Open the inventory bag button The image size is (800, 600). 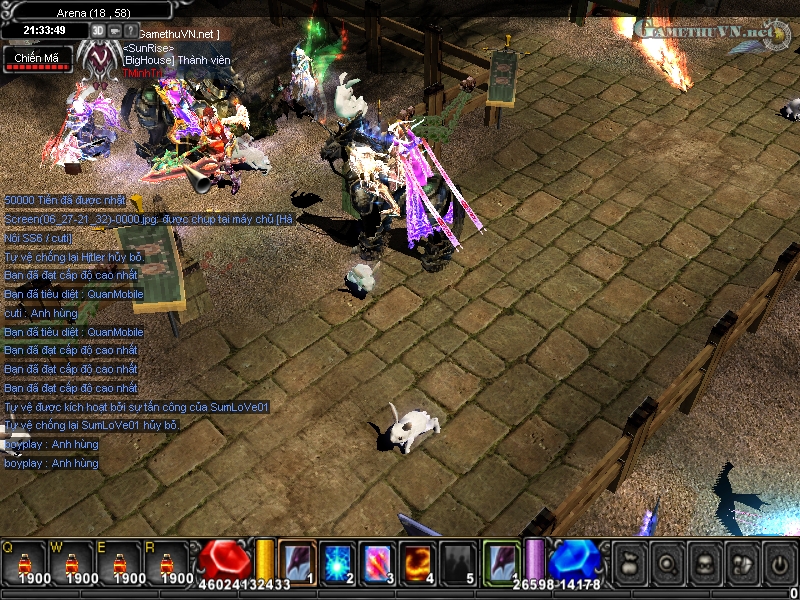pos(632,562)
